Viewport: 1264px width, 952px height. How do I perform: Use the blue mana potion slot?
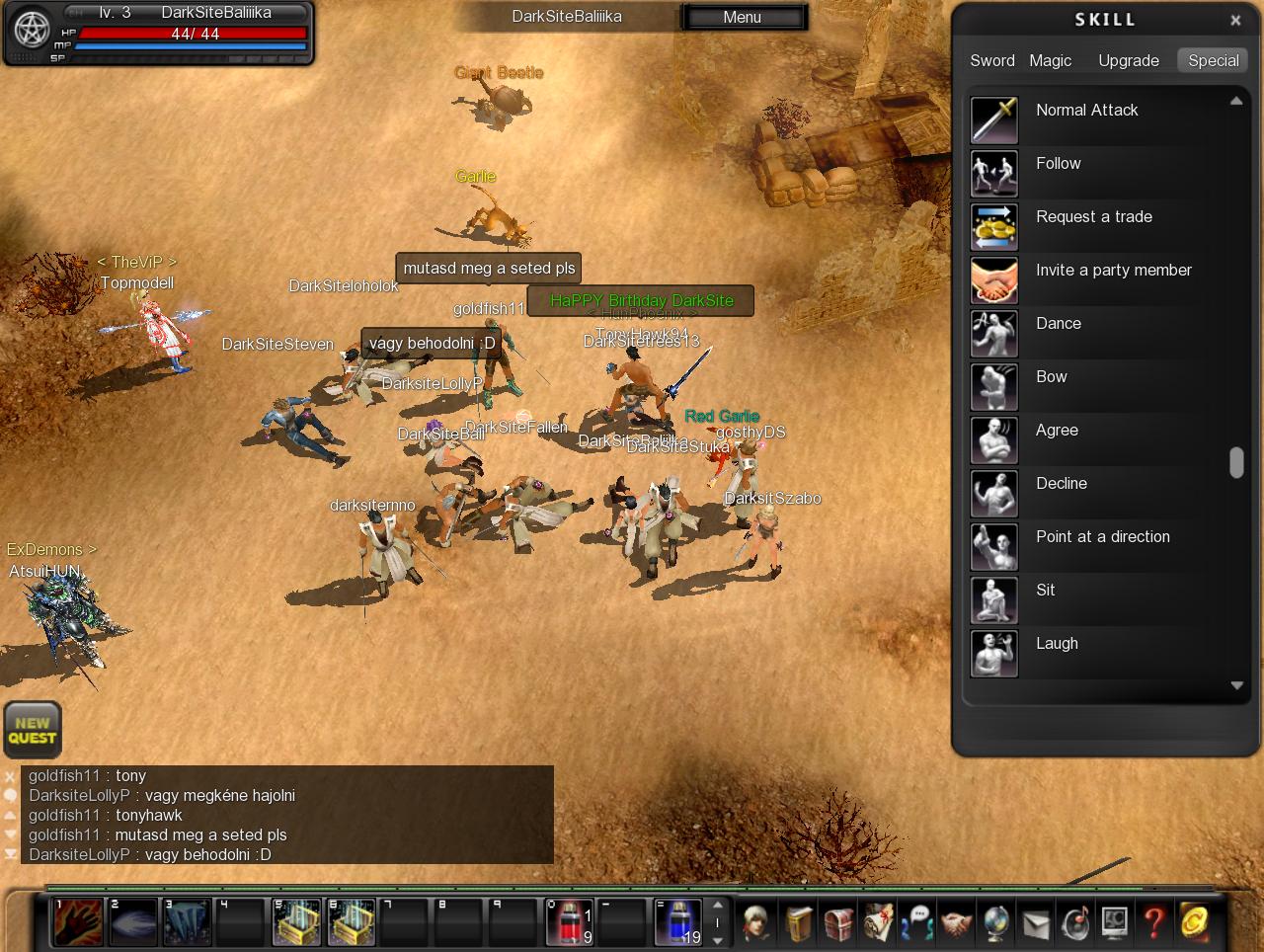pos(677,922)
